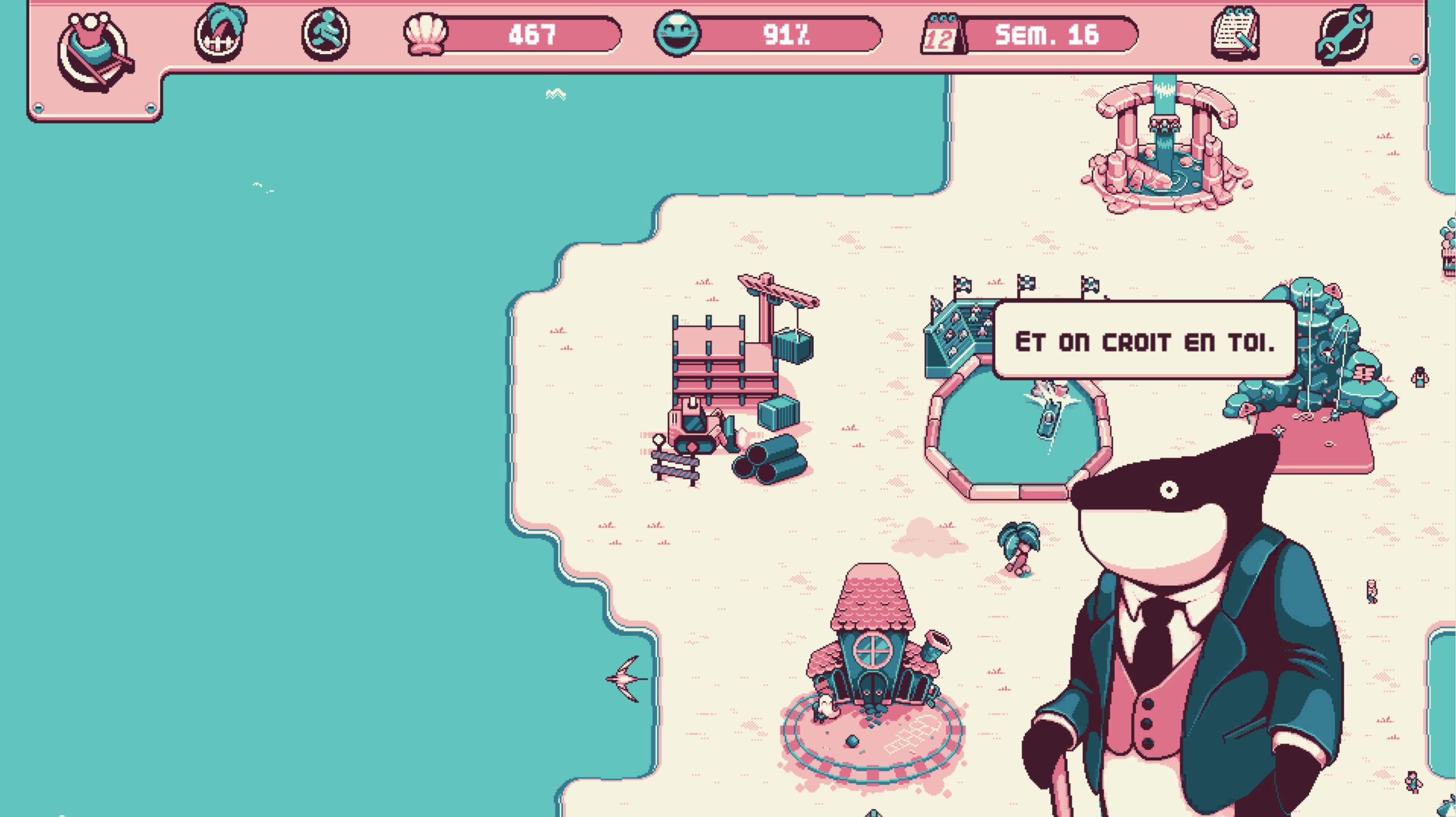Click the seashell currency icon

click(425, 34)
